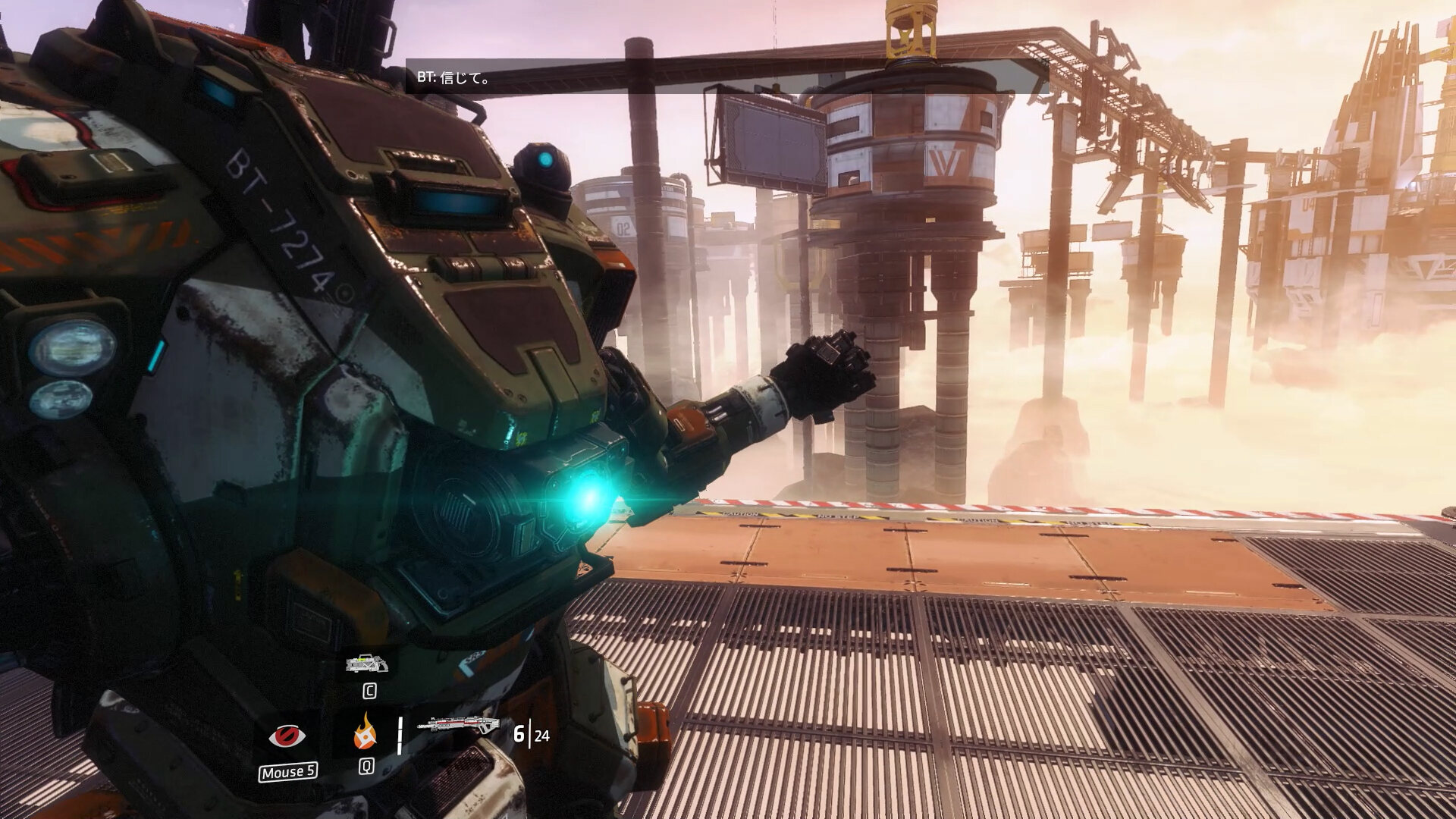Switch to the secondary weapon icon with green light
This screenshot has height=819, width=1456.
(368, 664)
